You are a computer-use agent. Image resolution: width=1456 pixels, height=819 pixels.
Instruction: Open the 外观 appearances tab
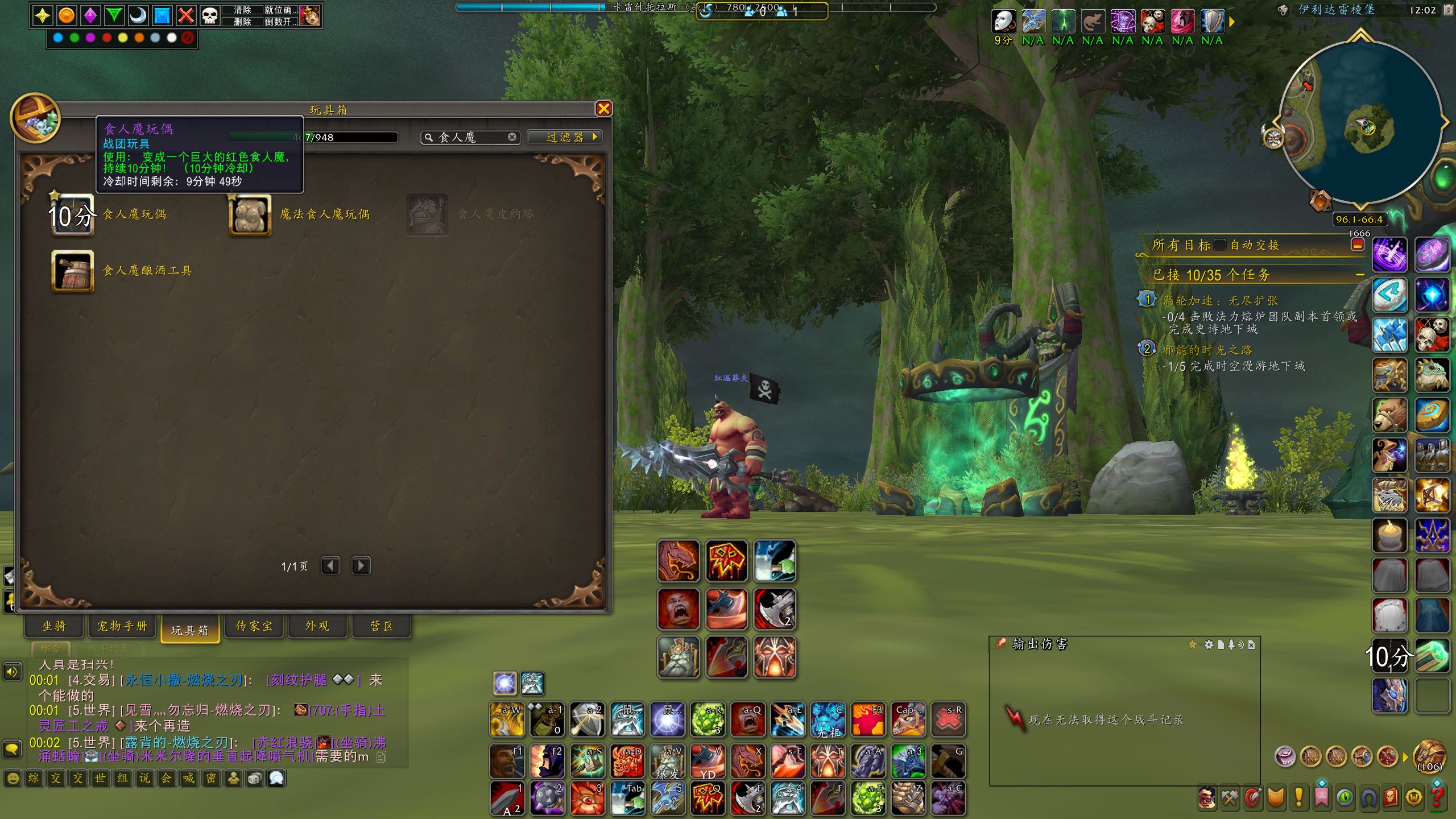pyautogui.click(x=317, y=626)
